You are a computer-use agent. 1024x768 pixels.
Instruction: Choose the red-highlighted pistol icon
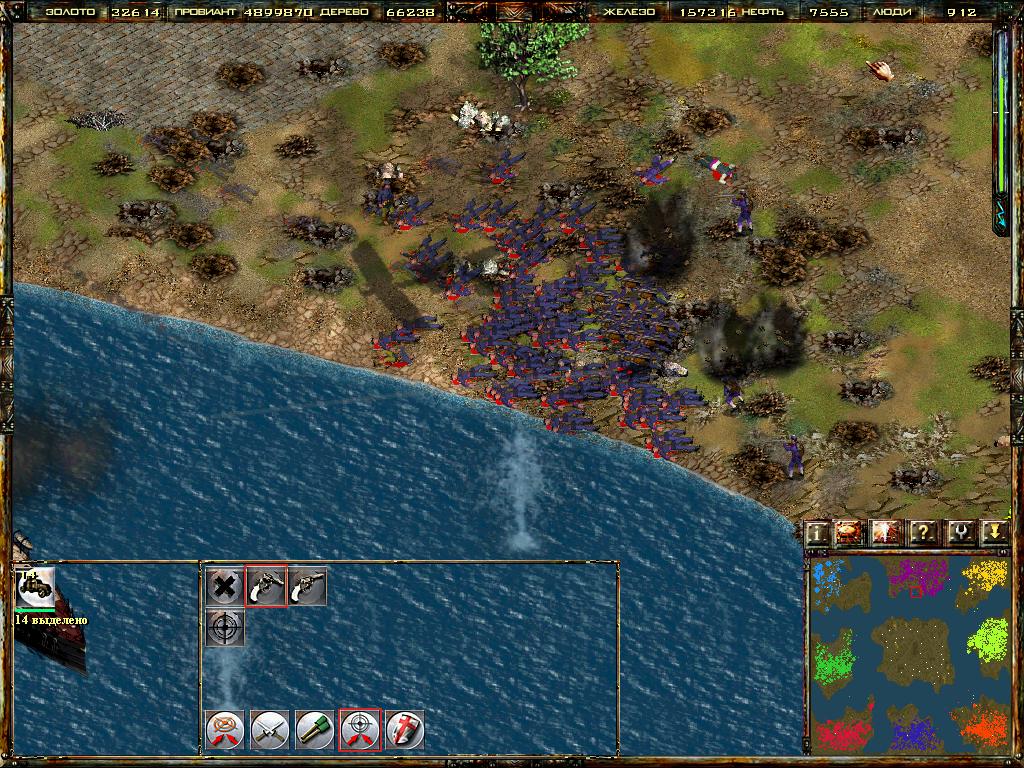tap(266, 587)
